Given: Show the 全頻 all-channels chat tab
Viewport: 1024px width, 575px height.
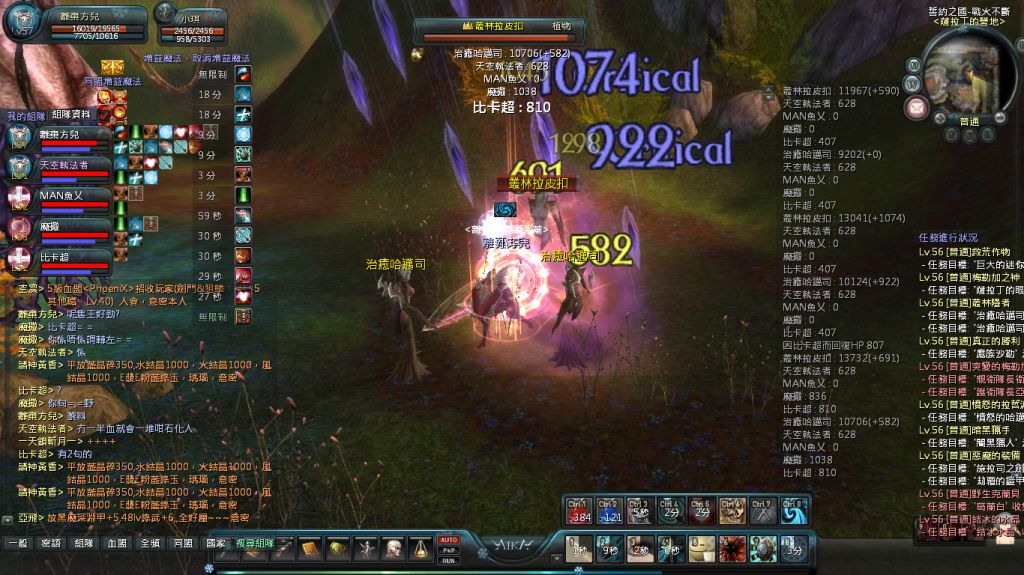Looking at the screenshot, I should click(x=149, y=543).
